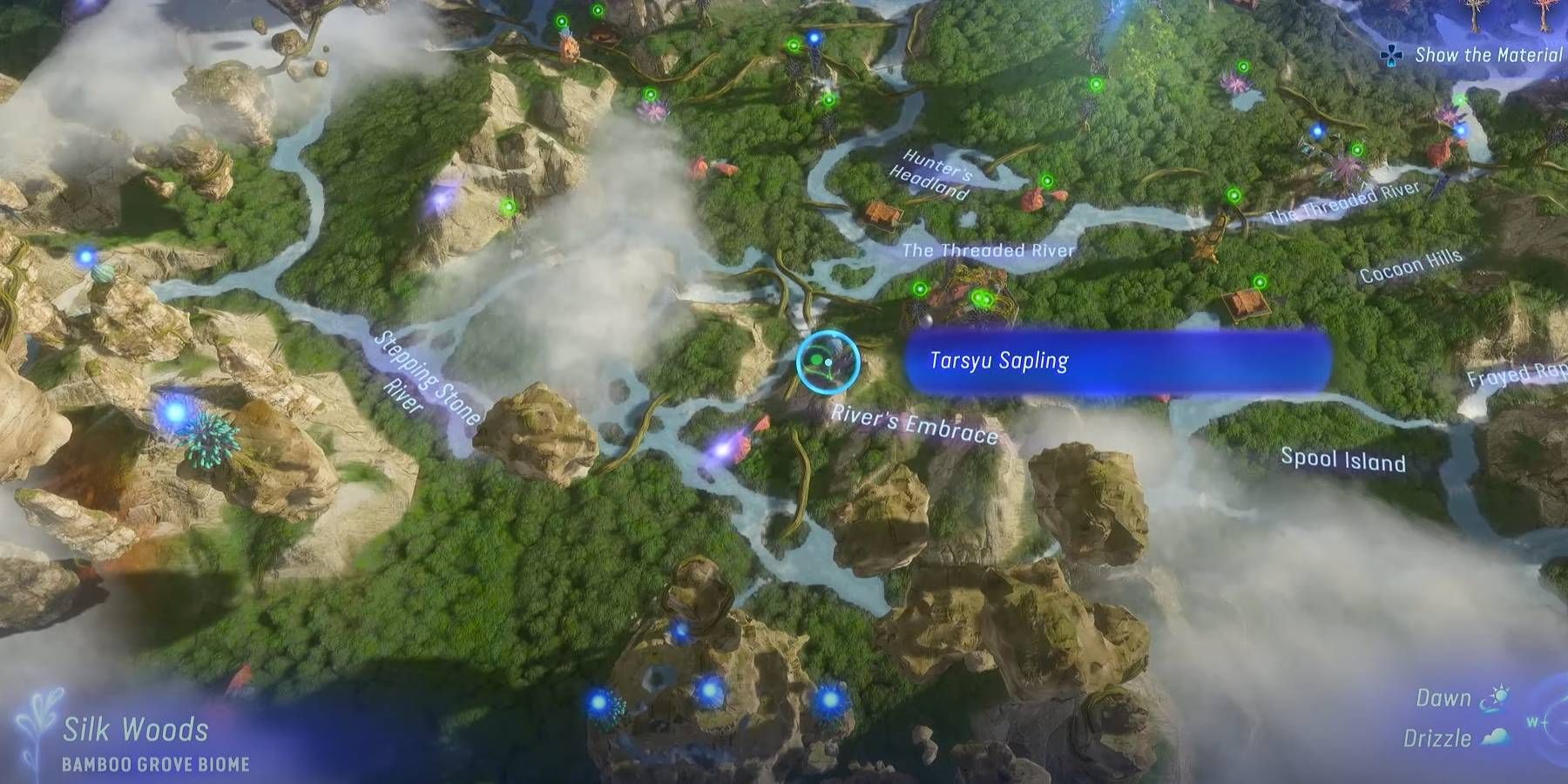Click the camp structure icon below Cocoon Hills
The height and width of the screenshot is (784, 1568).
point(1247,305)
